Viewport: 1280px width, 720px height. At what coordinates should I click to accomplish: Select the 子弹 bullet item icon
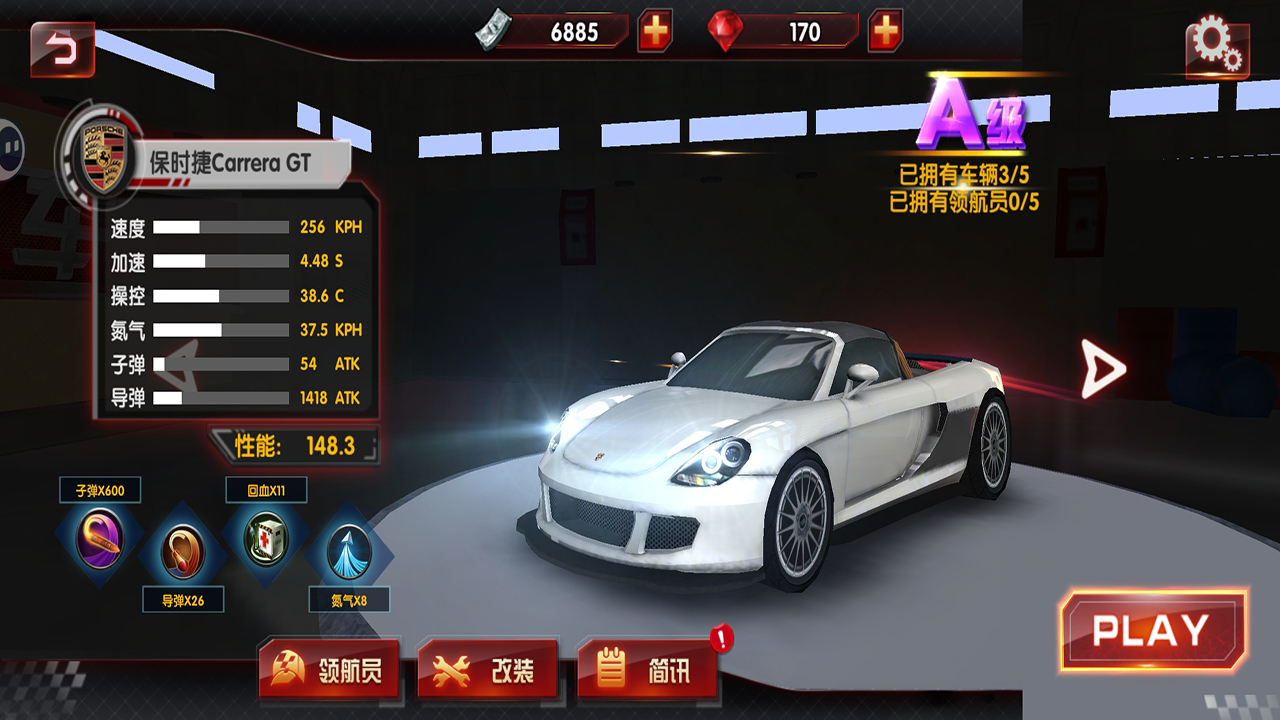coord(100,539)
